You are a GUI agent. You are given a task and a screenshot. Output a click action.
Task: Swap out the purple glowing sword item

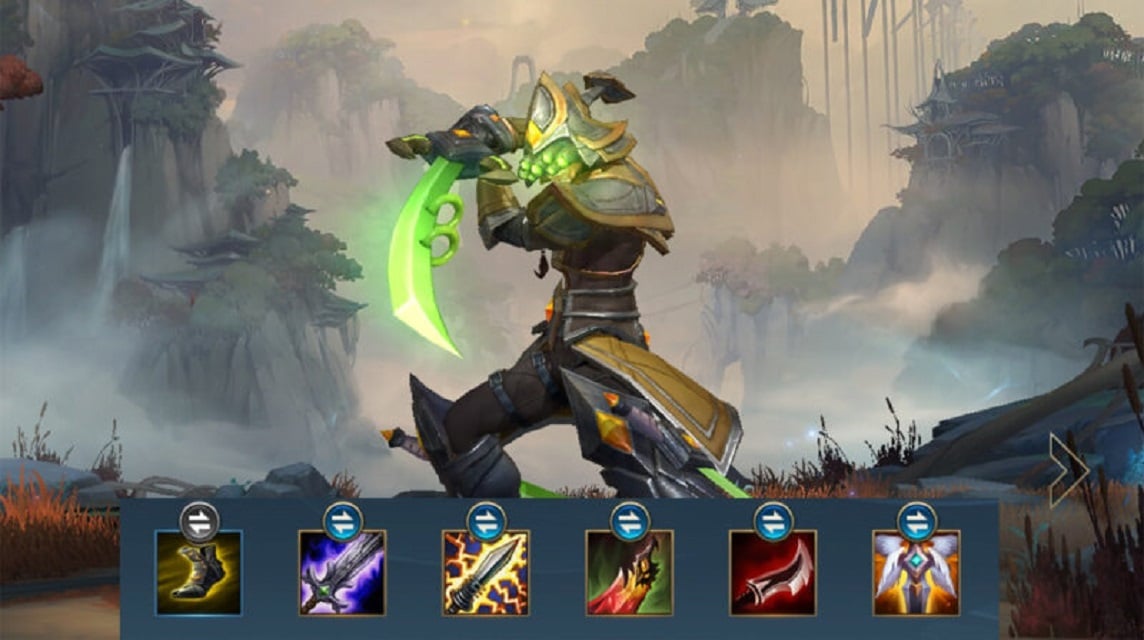[343, 522]
